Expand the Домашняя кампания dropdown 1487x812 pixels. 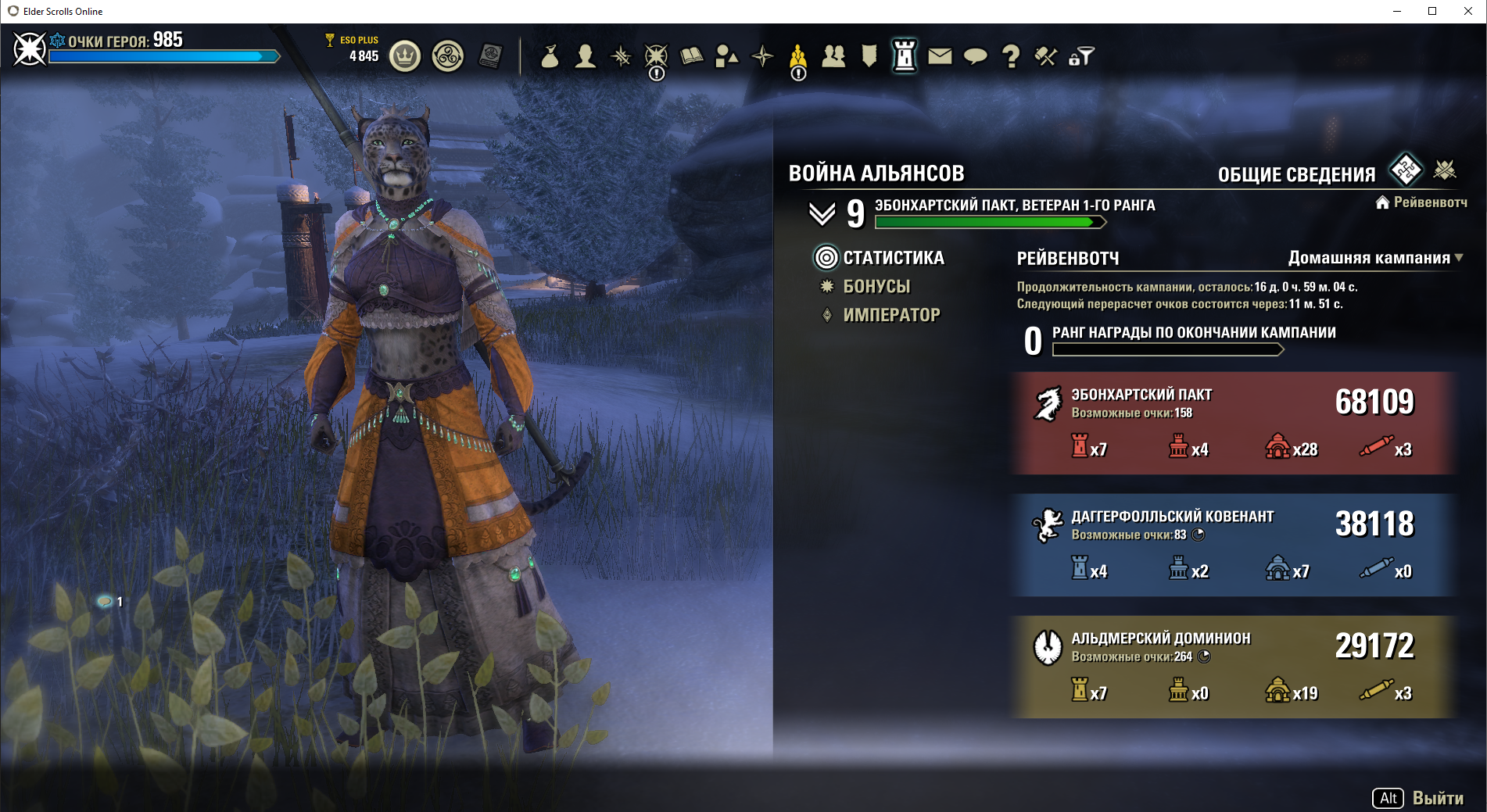tap(1375, 258)
